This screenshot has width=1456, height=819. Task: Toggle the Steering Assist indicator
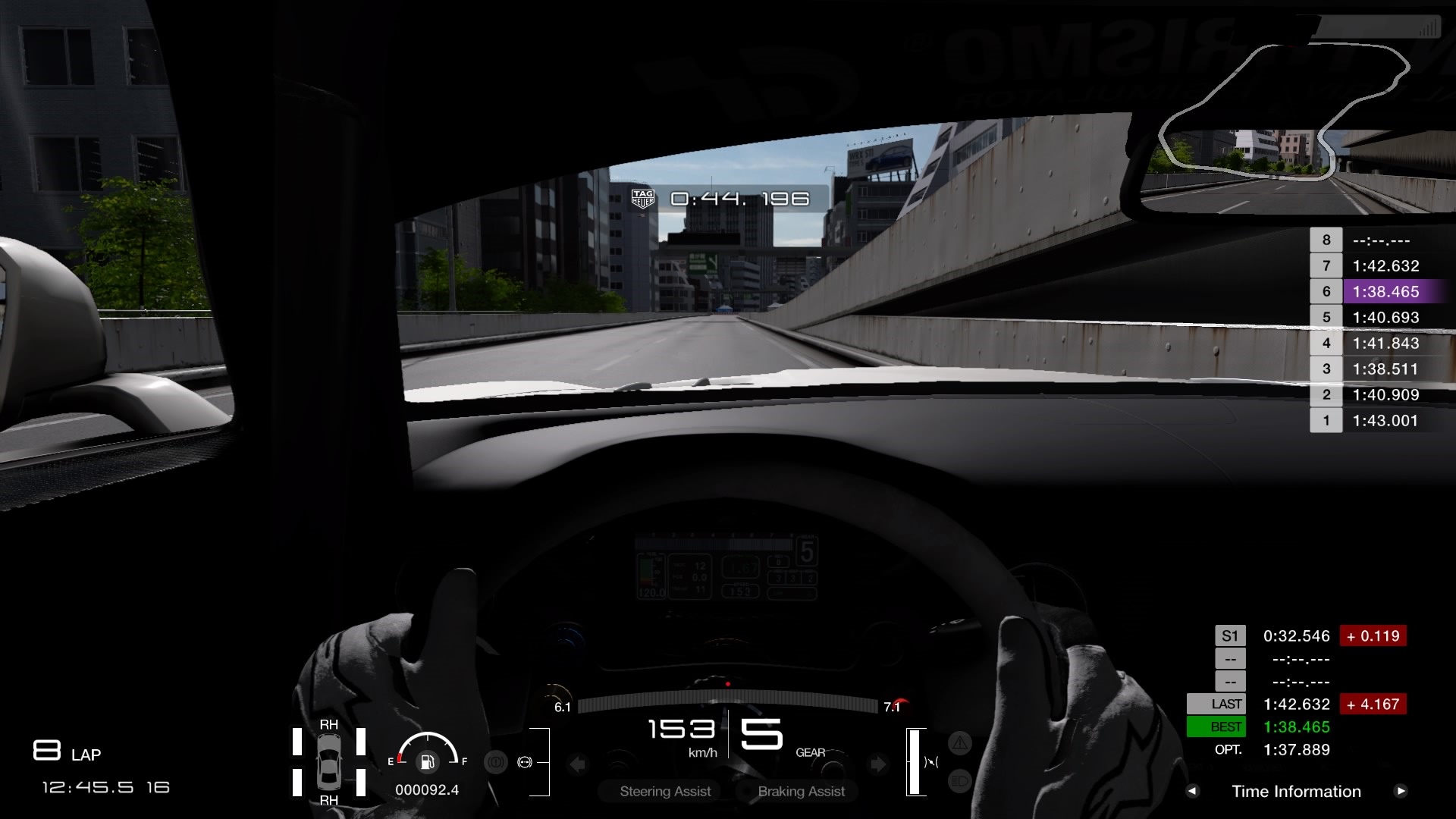click(665, 791)
